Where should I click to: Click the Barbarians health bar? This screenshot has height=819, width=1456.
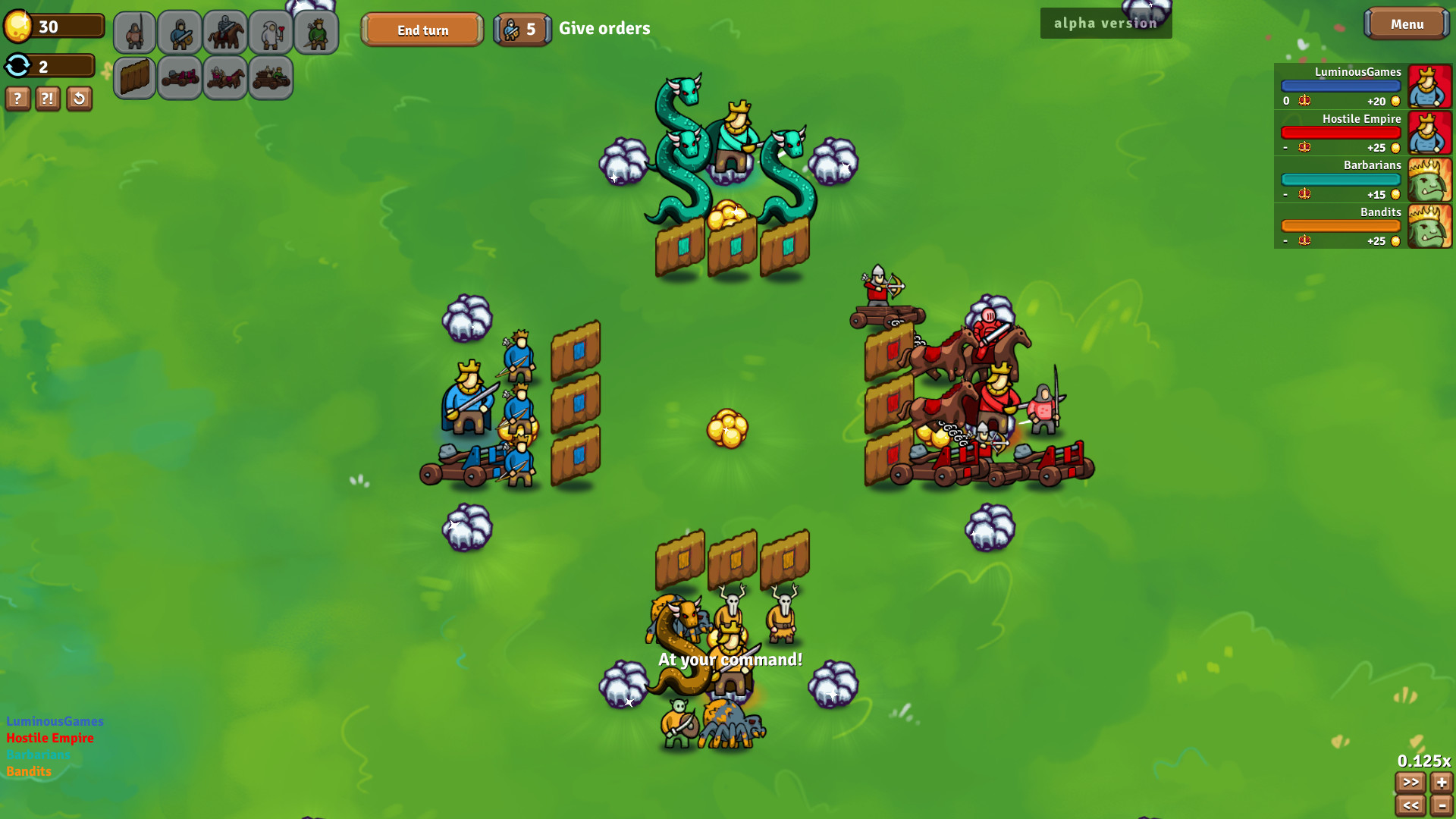pyautogui.click(x=1340, y=179)
